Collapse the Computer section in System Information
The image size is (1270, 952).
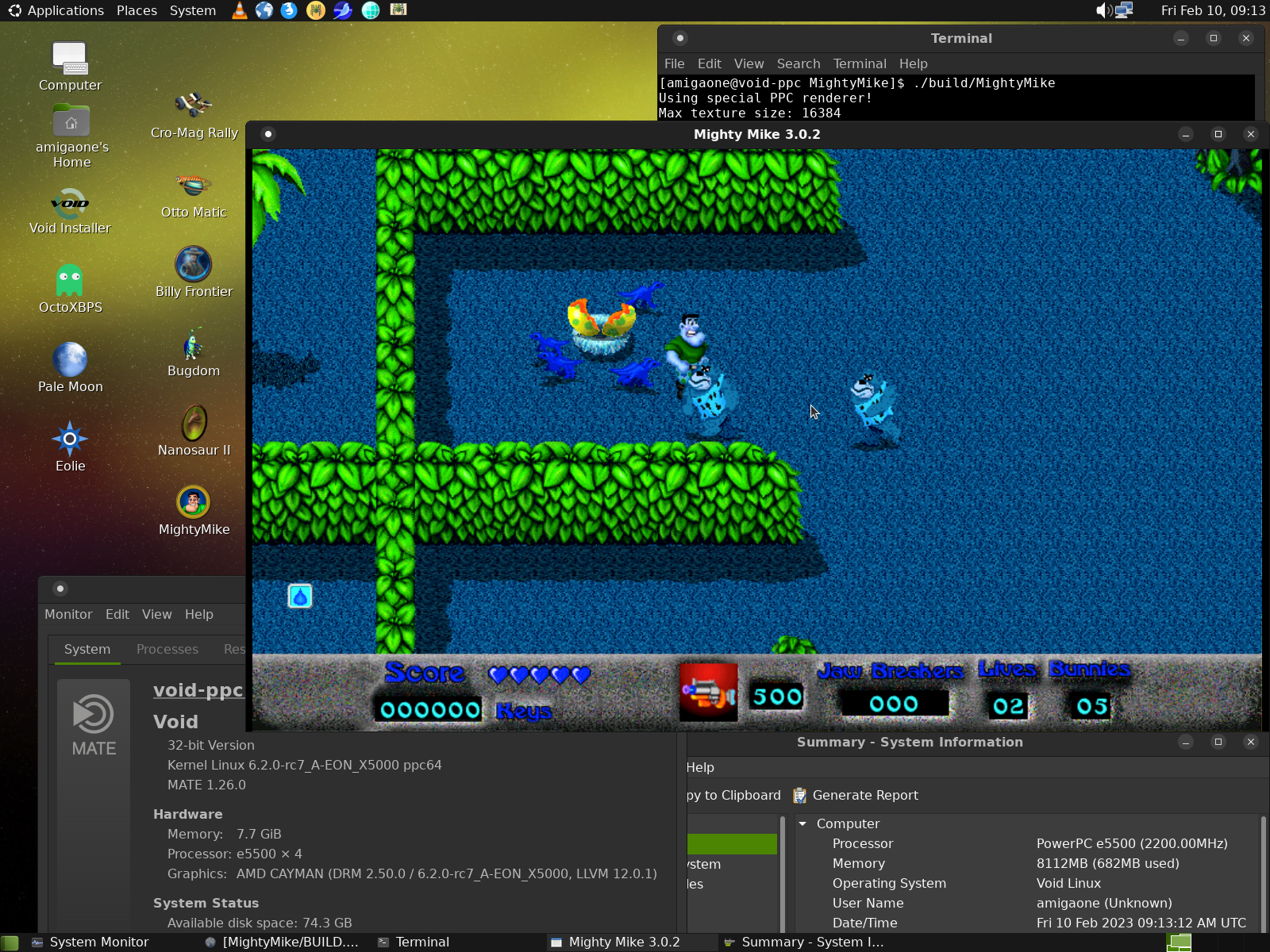coord(802,823)
